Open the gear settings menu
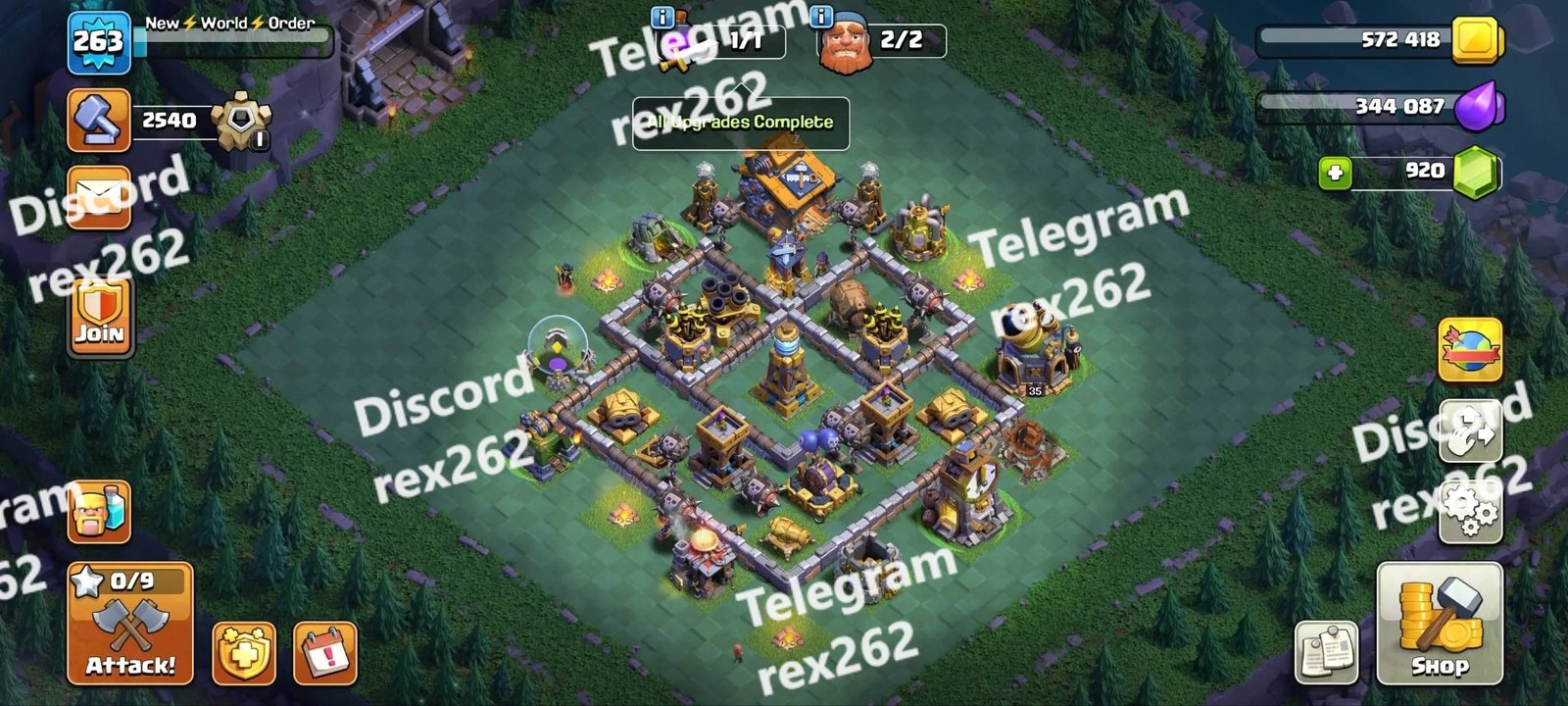The width and height of the screenshot is (1568, 706). pos(1470,510)
